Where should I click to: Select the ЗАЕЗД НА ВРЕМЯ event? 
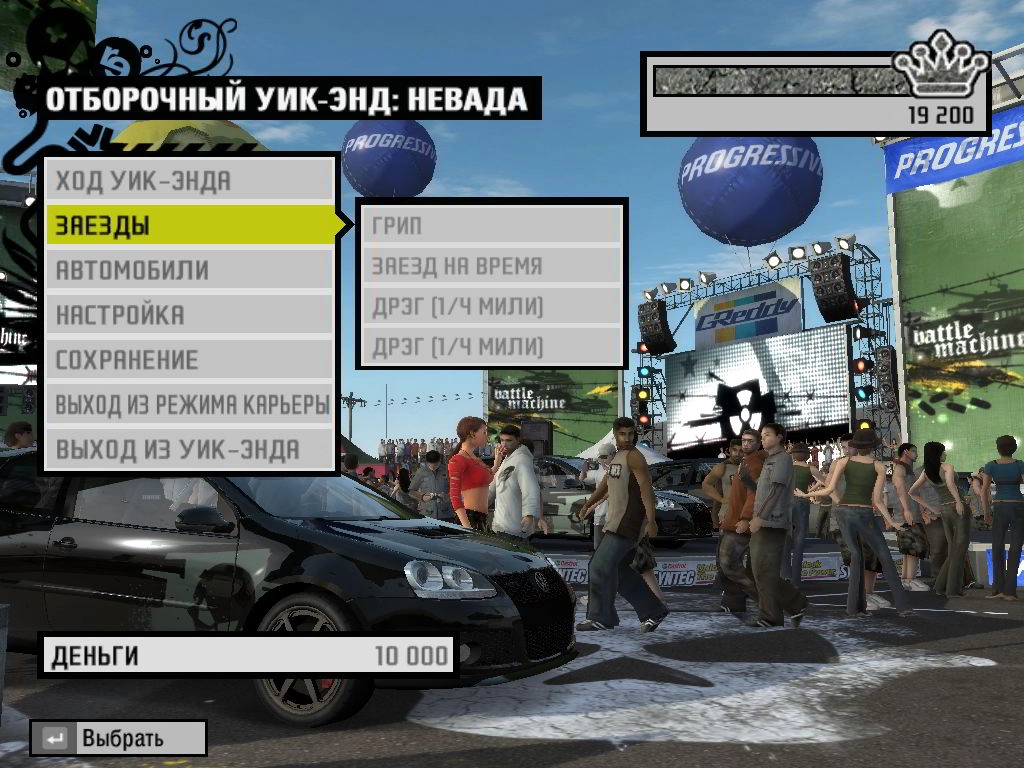492,267
